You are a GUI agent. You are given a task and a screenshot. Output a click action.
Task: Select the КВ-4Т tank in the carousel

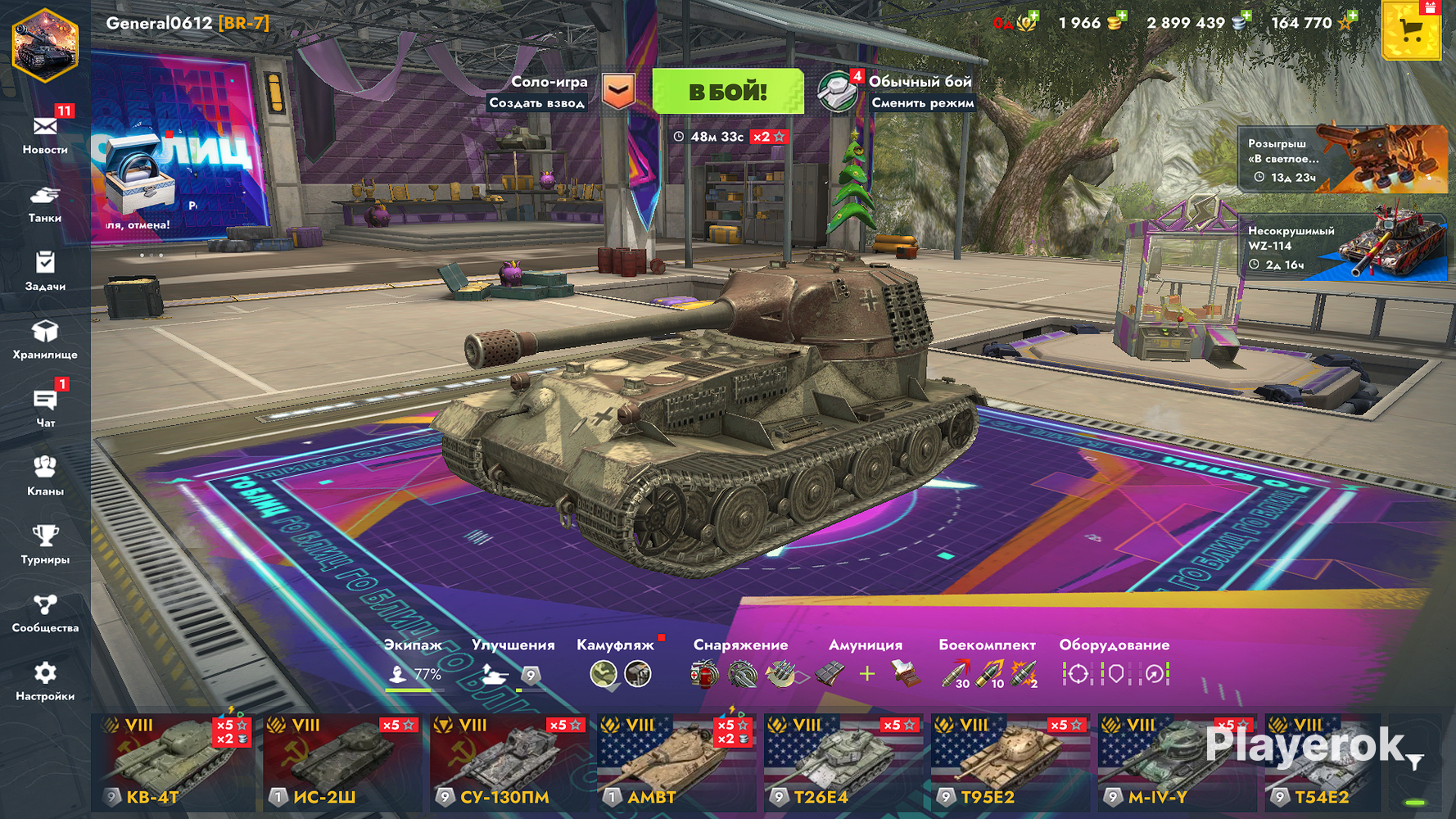(174, 762)
